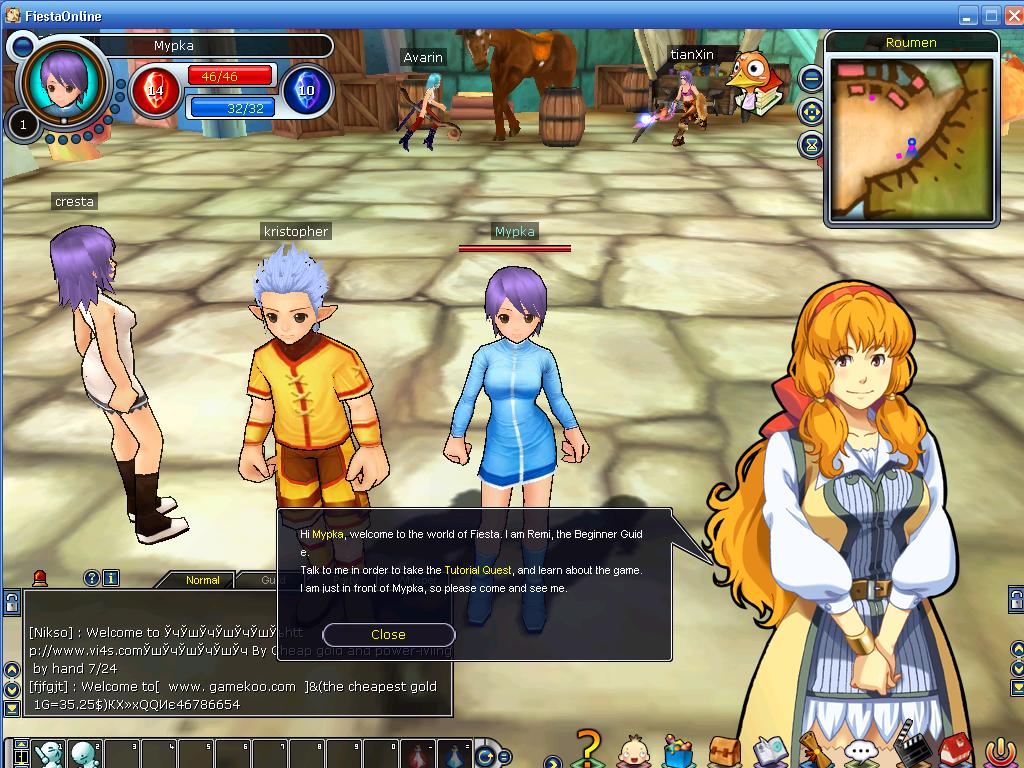
Task: Toggle the chat window padlock
Action: [x=11, y=603]
